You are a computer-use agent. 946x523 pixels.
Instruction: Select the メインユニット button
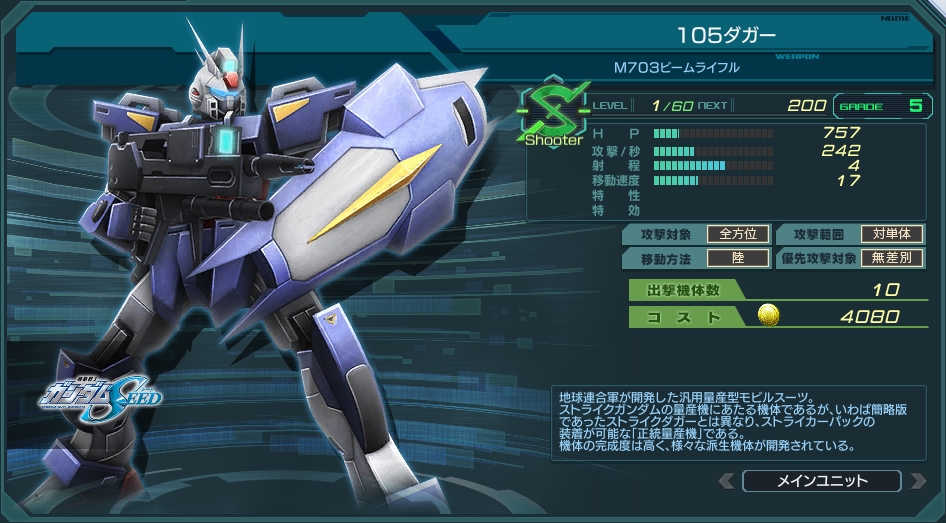tap(822, 481)
